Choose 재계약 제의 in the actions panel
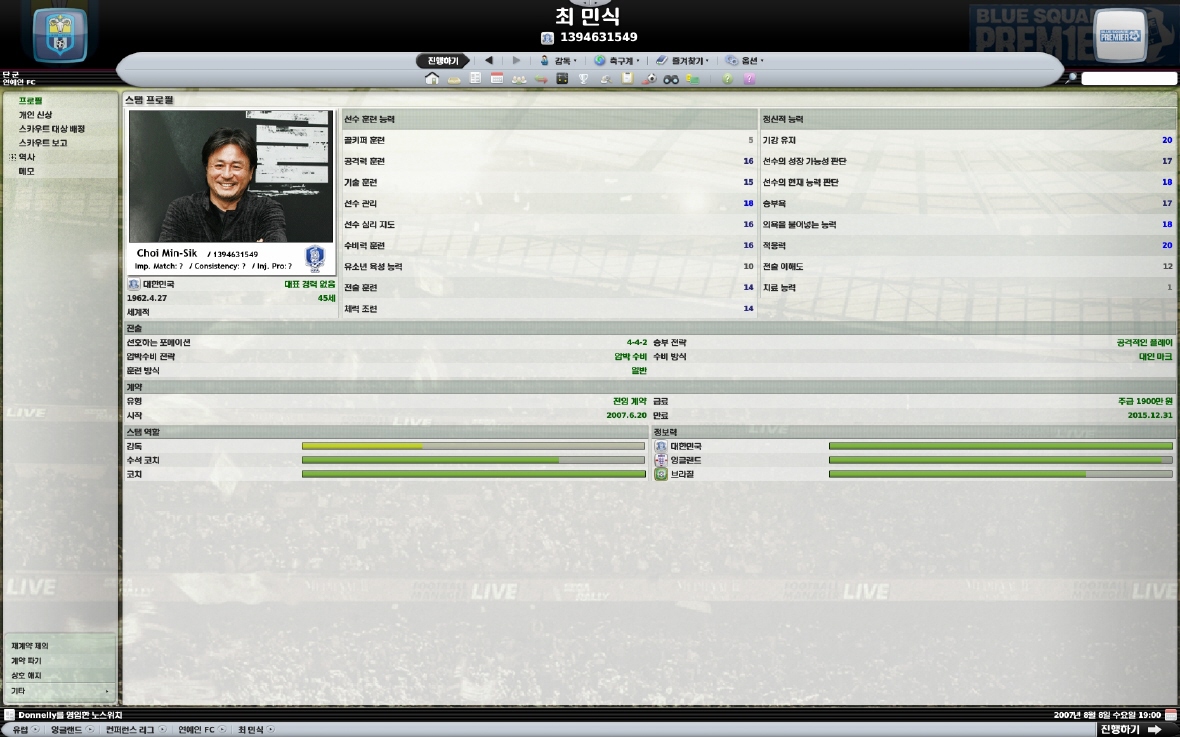This screenshot has height=737, width=1180. pyautogui.click(x=30, y=646)
